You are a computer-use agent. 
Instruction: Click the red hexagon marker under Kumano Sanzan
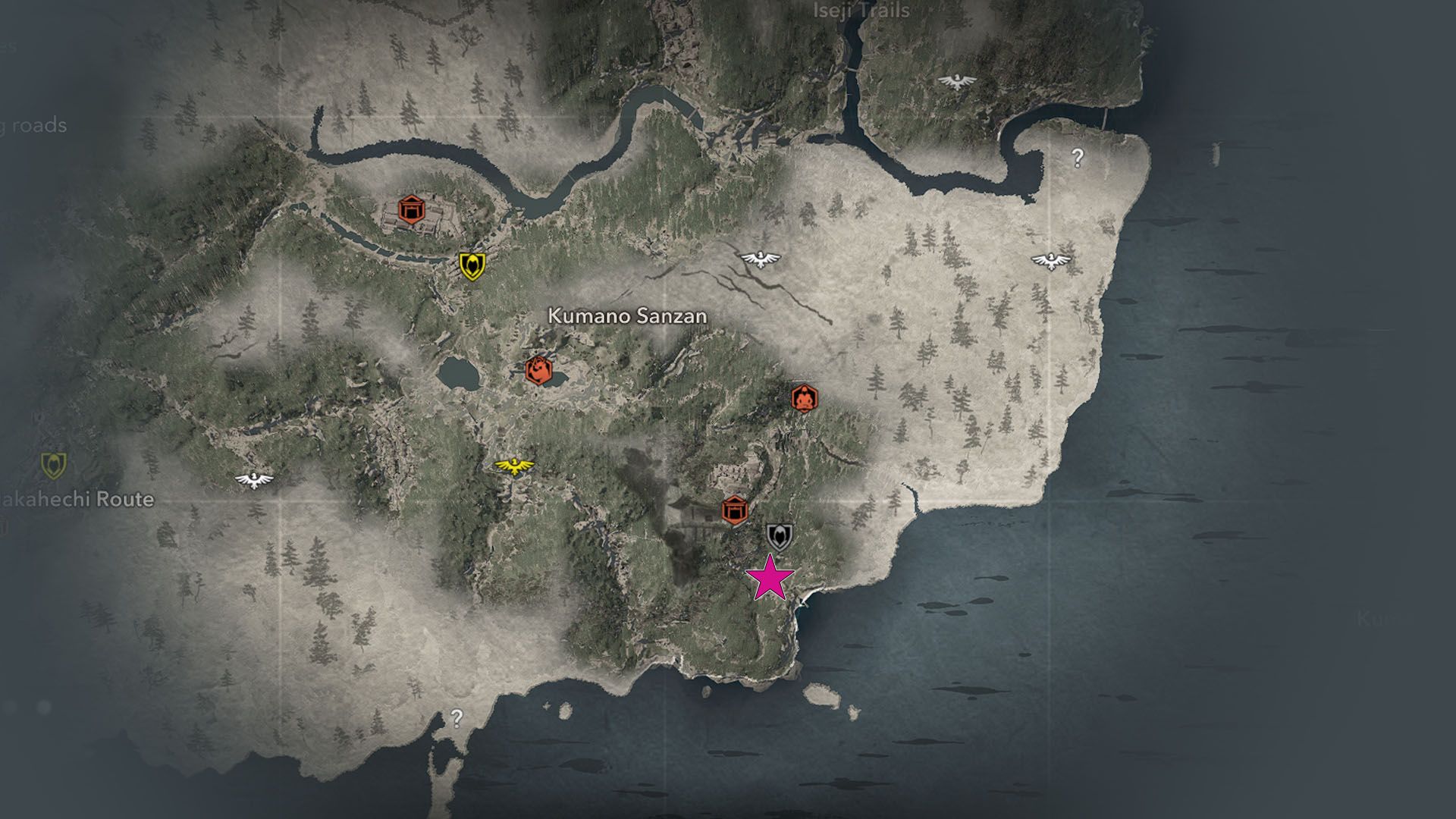coord(540,372)
